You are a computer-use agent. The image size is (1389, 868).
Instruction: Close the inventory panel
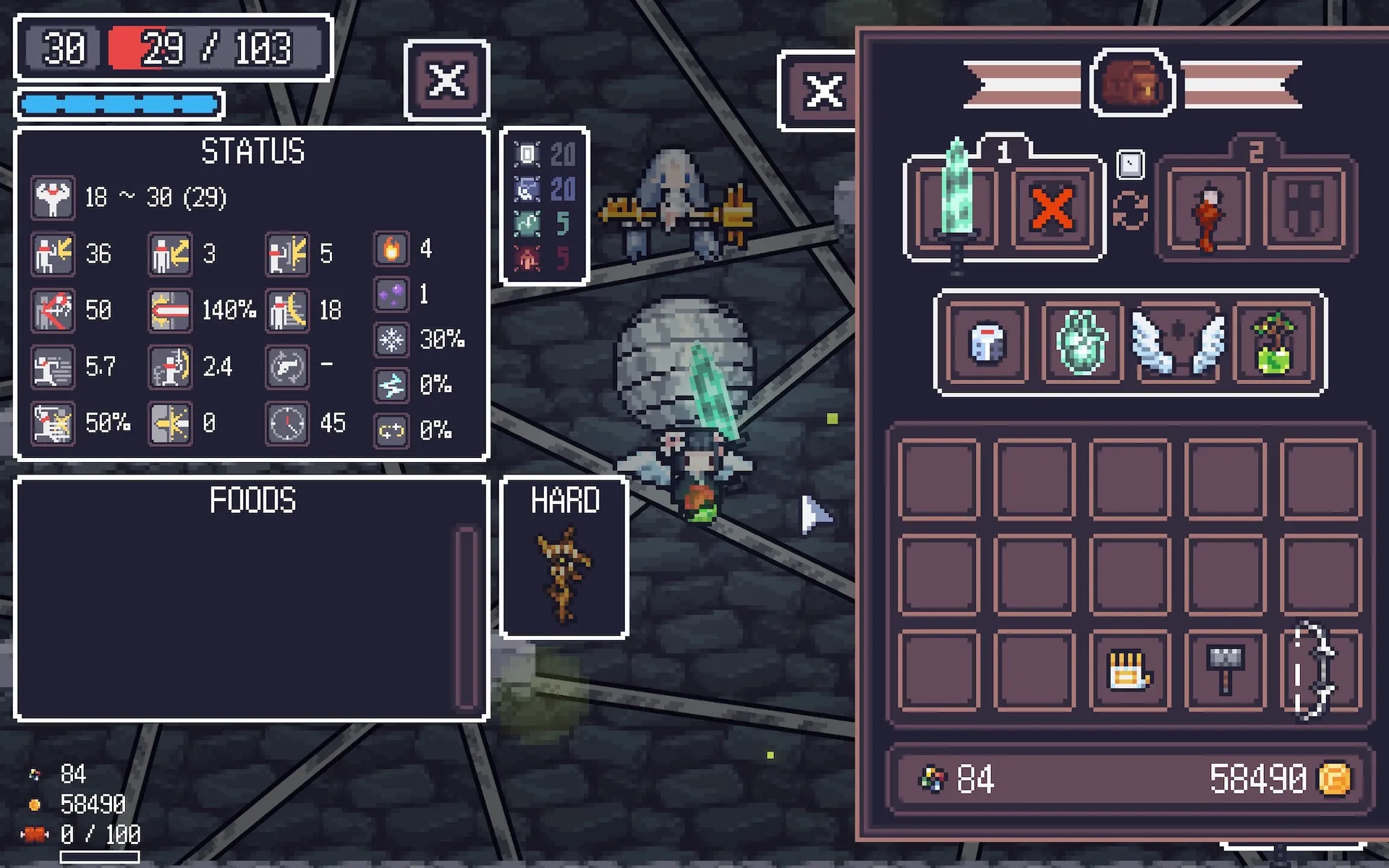point(823,92)
